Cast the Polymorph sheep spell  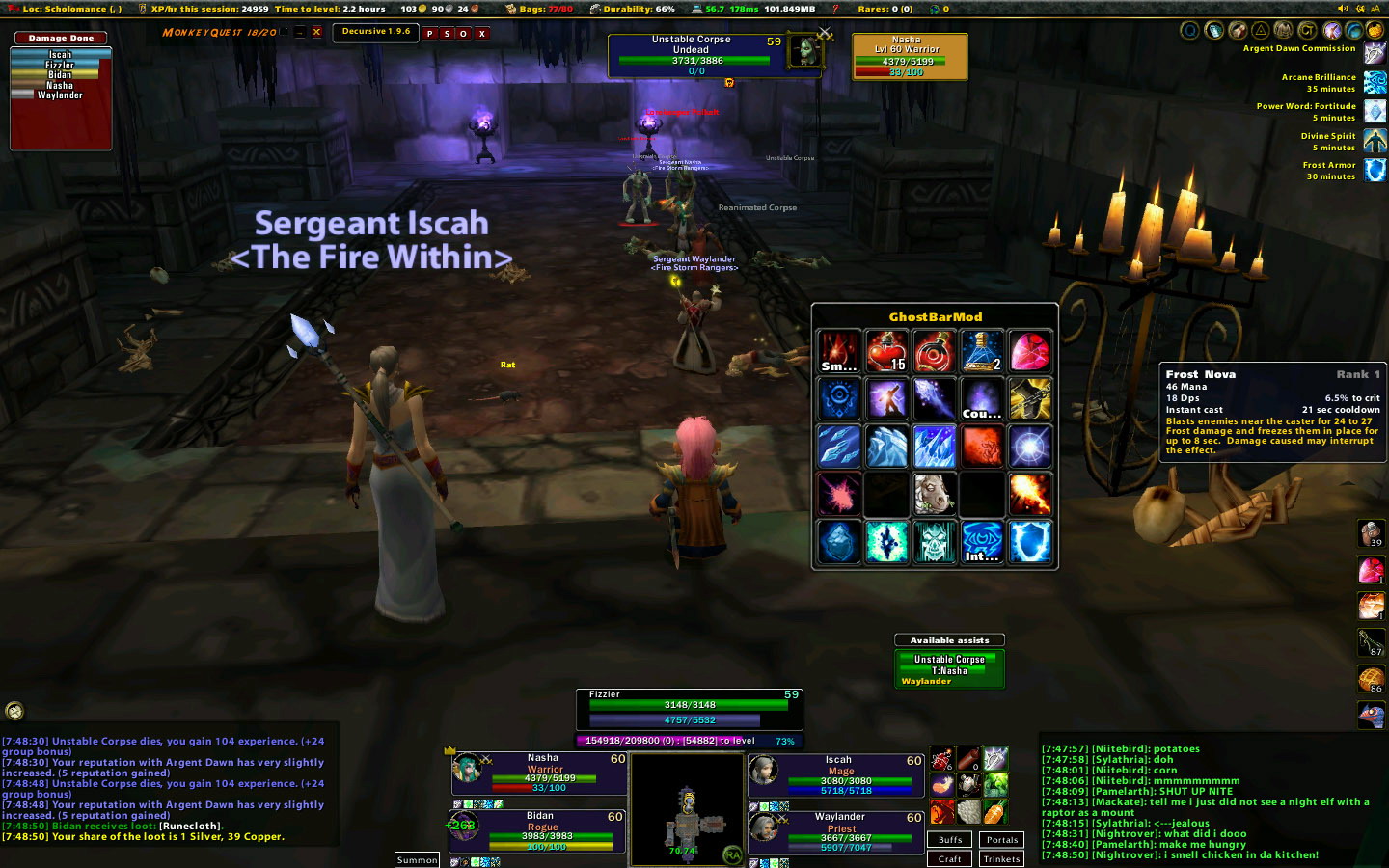pyautogui.click(x=934, y=493)
